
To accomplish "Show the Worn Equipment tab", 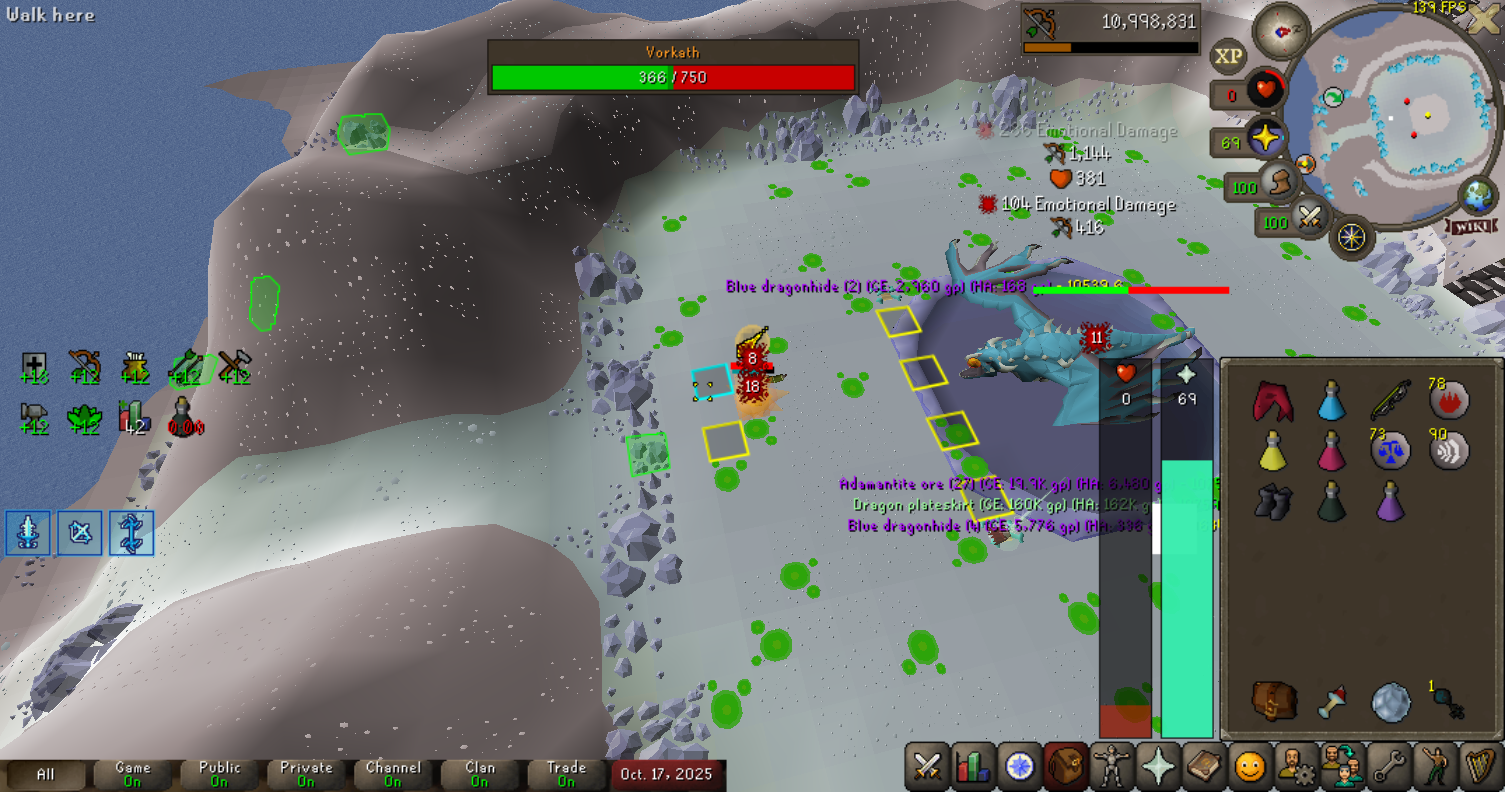I will pyautogui.click(x=1110, y=767).
